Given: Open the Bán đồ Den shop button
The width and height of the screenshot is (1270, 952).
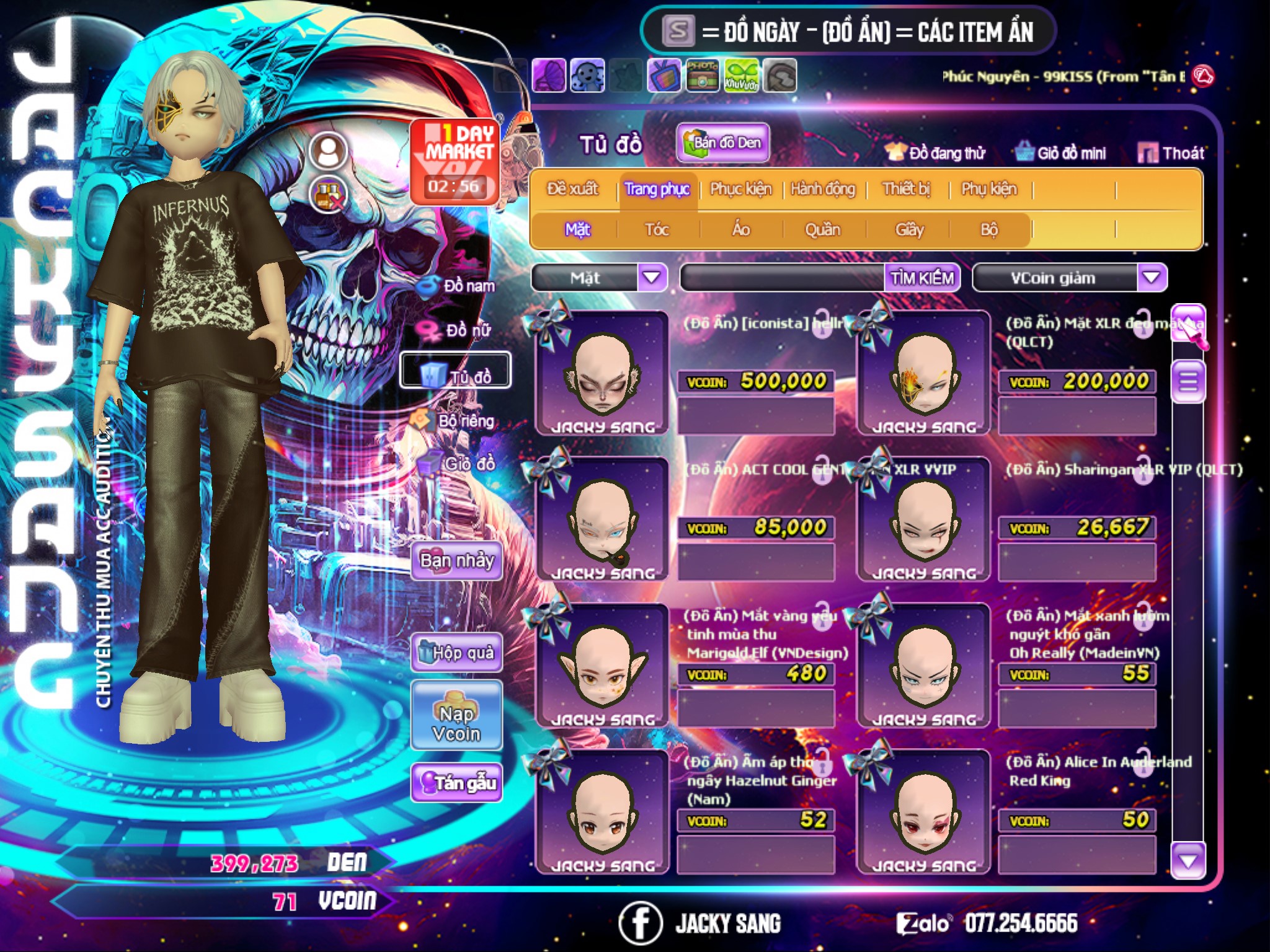Looking at the screenshot, I should tap(723, 143).
